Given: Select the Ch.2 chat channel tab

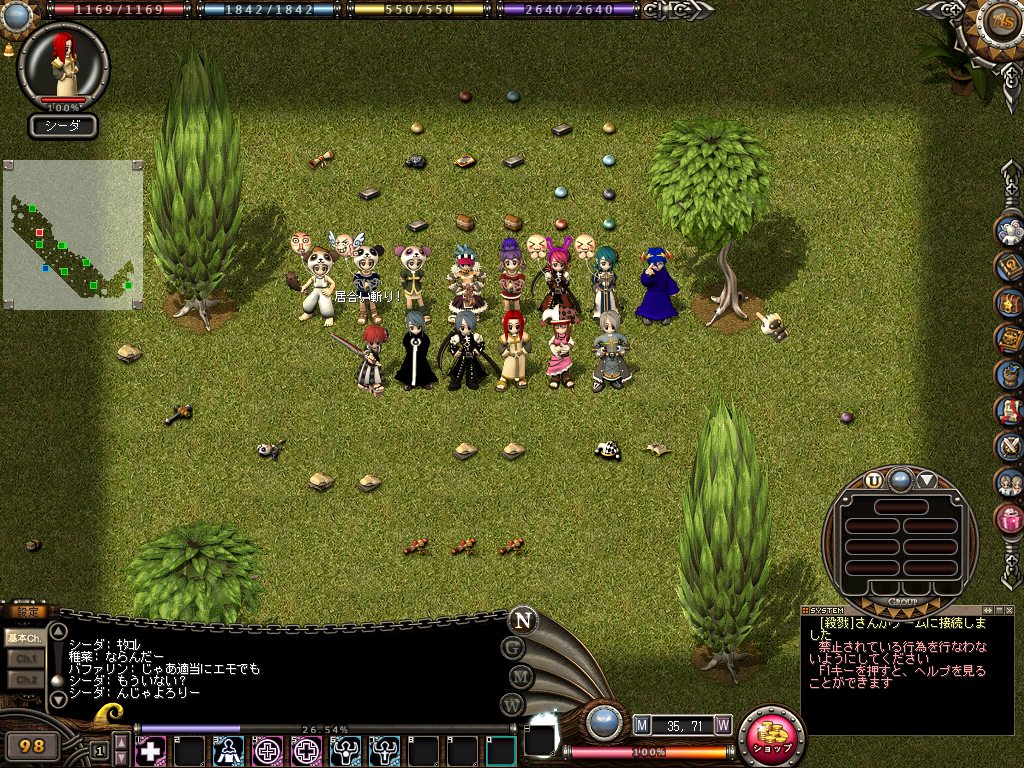Looking at the screenshot, I should 24,679.
